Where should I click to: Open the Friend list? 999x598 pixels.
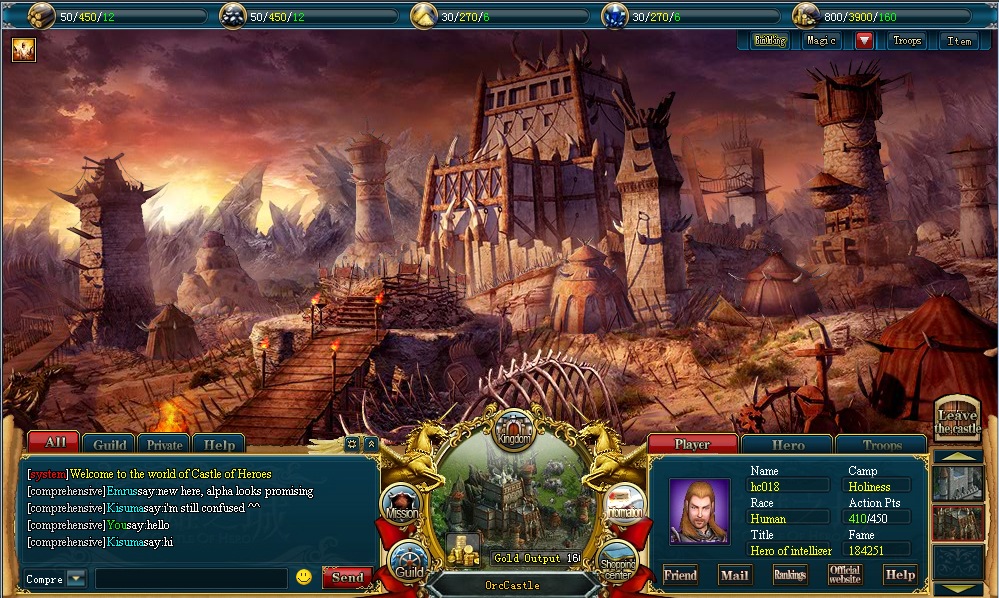[x=680, y=575]
